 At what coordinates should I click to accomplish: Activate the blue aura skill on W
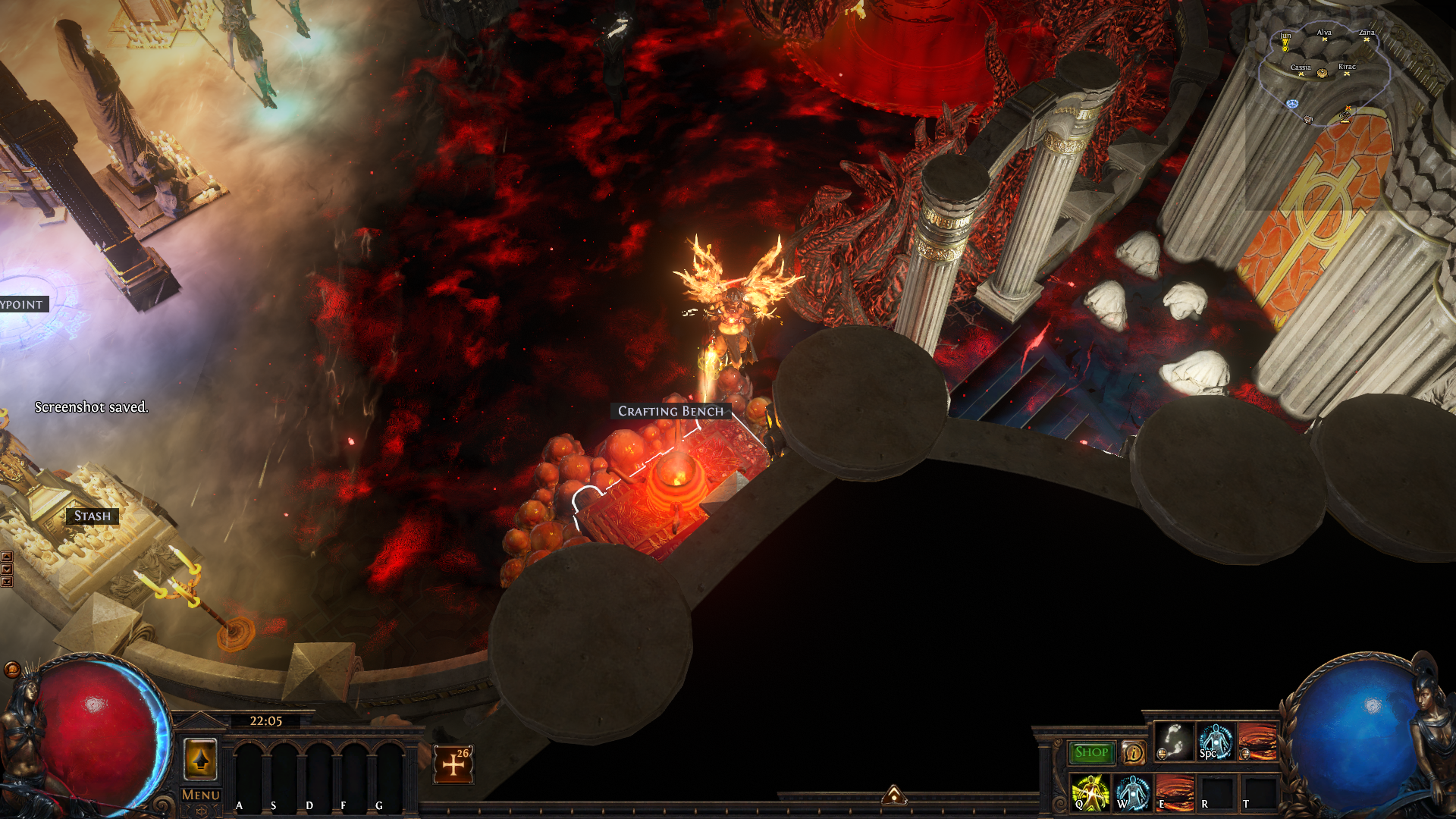1133,793
